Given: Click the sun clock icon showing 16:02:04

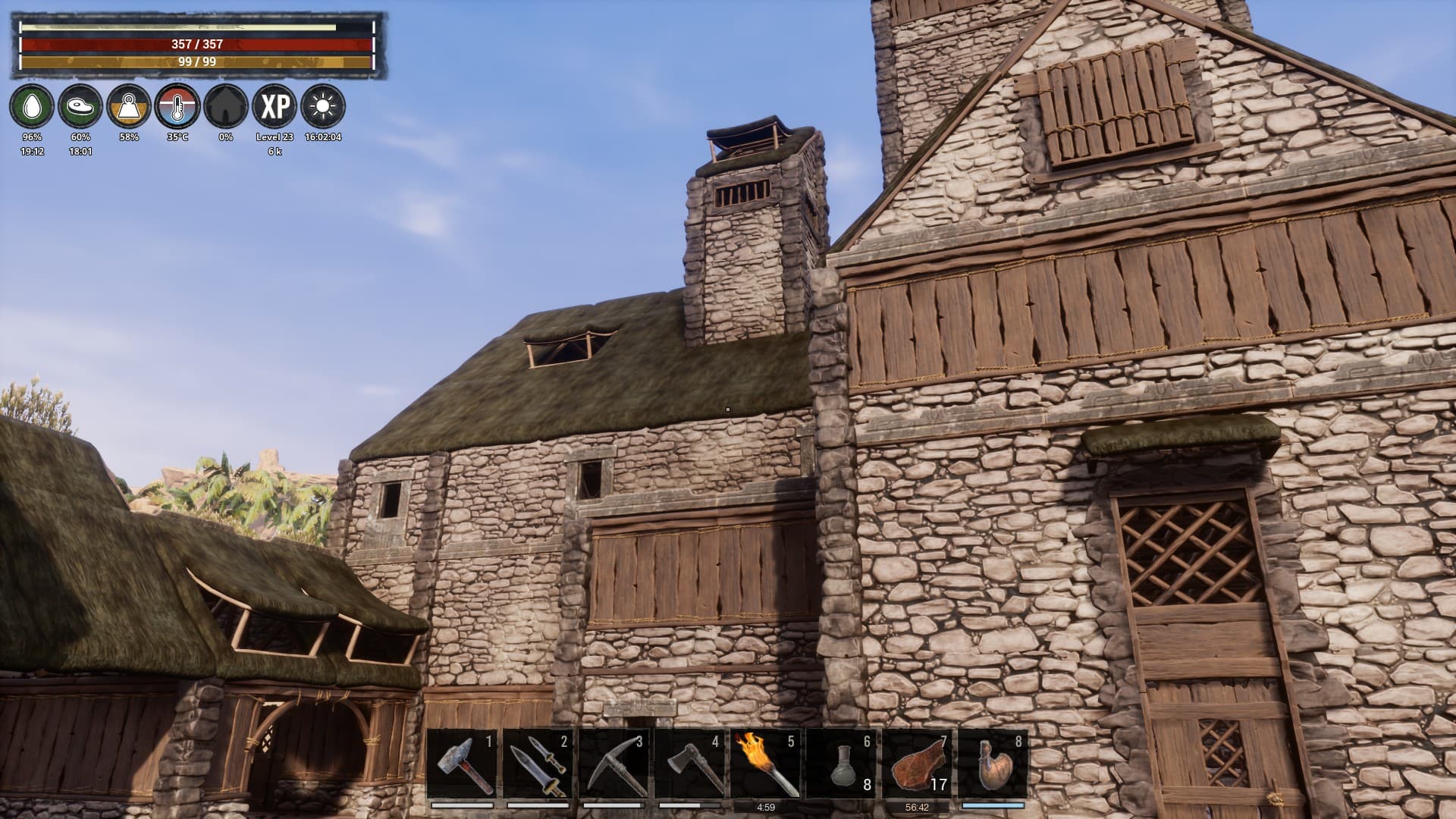Looking at the screenshot, I should tap(322, 107).
